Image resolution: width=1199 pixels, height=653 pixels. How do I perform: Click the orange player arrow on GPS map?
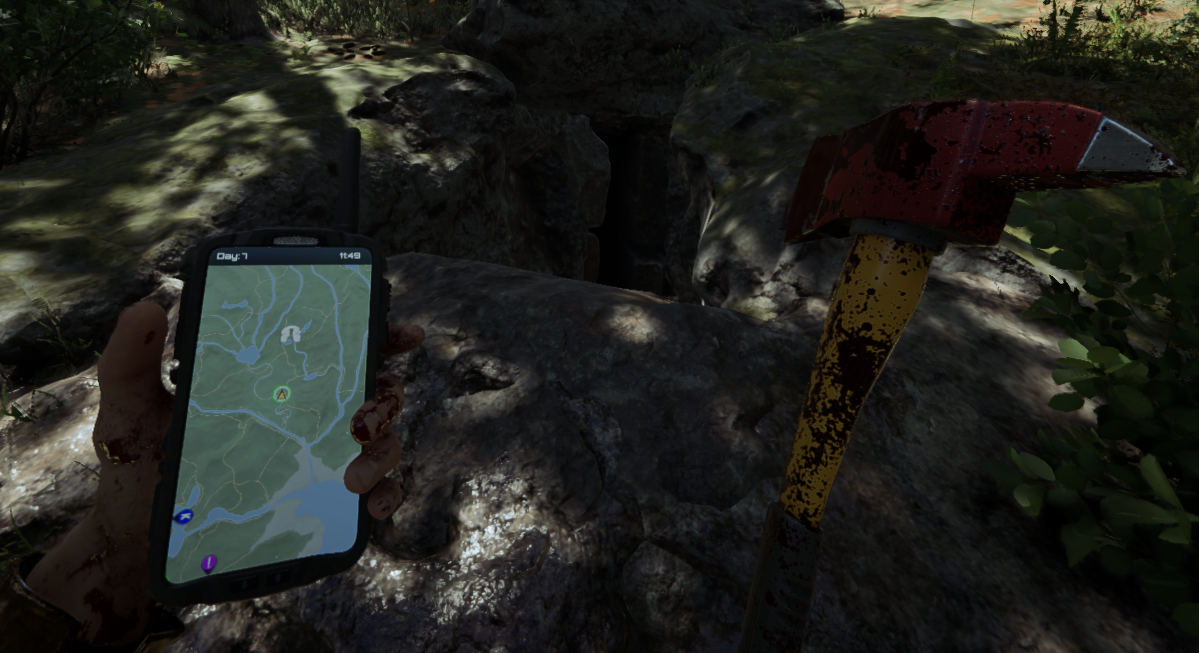[281, 394]
